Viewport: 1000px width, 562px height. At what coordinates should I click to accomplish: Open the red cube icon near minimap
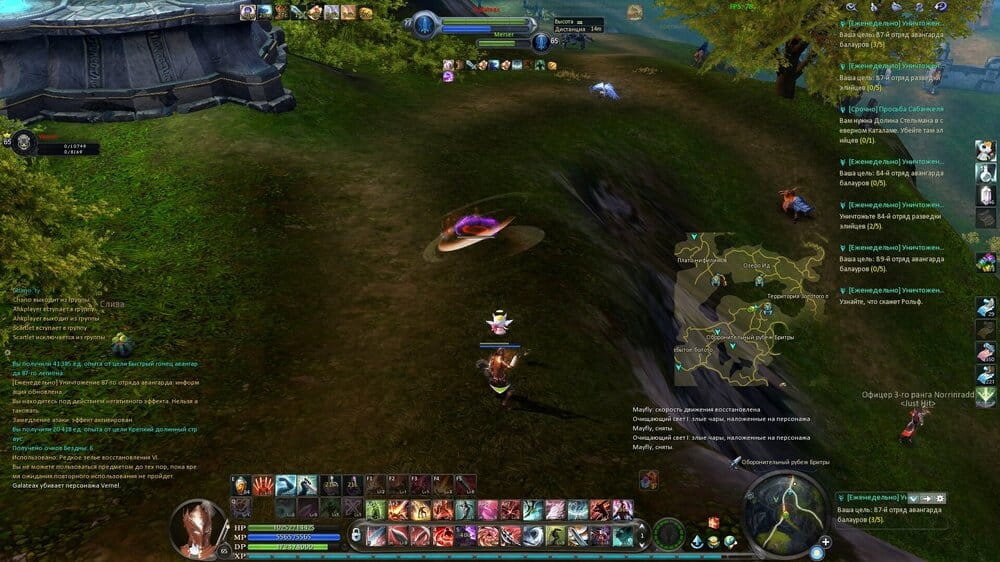pos(714,522)
